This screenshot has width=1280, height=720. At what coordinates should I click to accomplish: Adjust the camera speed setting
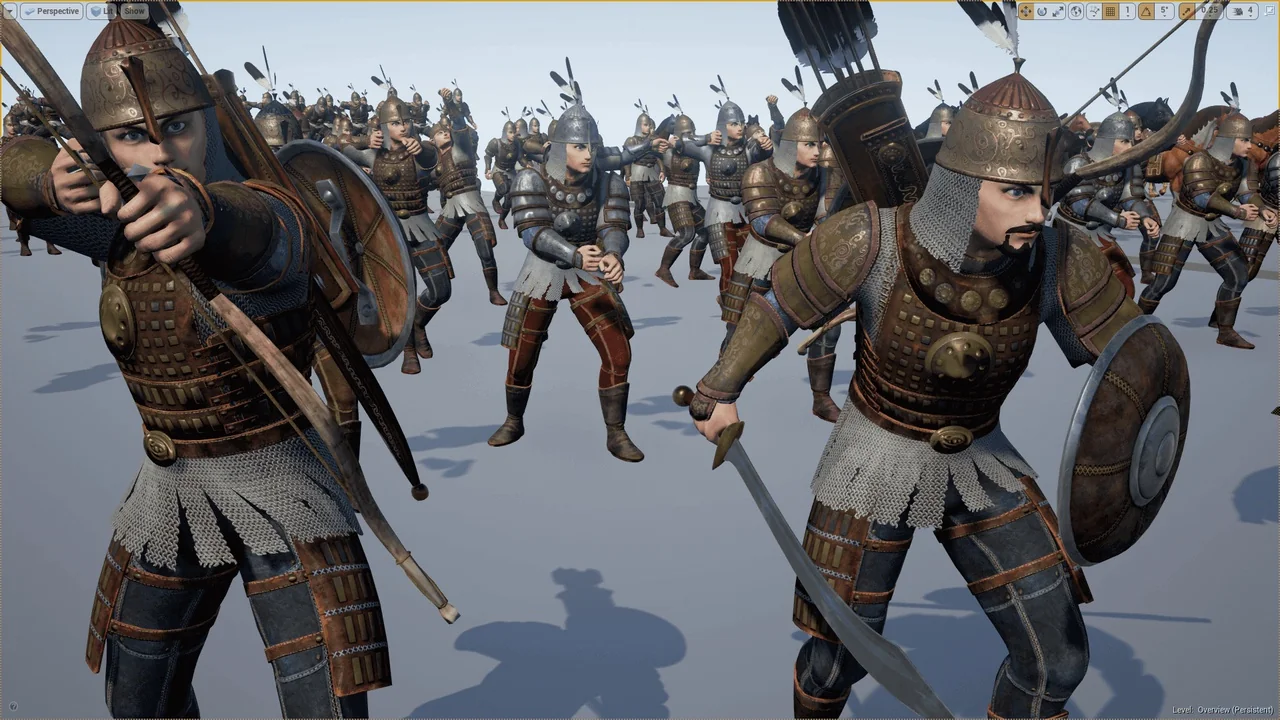[x=1243, y=11]
